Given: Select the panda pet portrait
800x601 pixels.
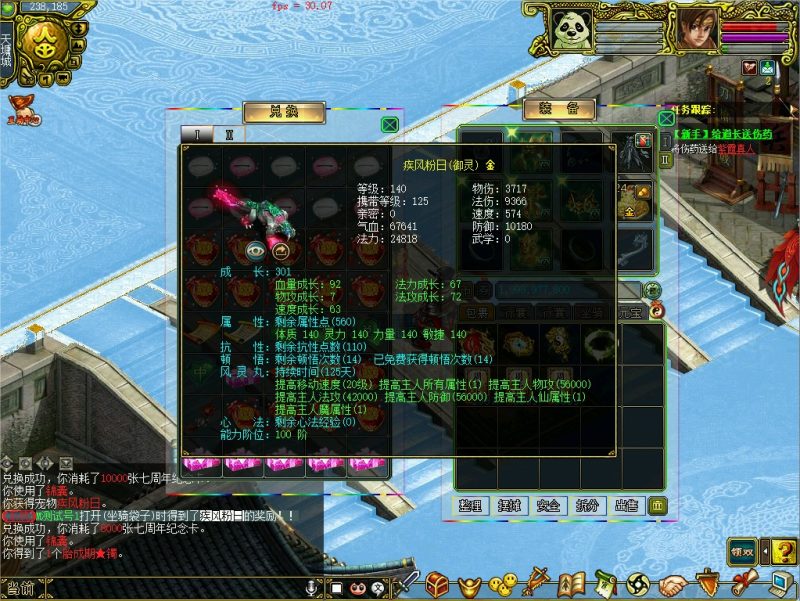Looking at the screenshot, I should tap(570, 29).
